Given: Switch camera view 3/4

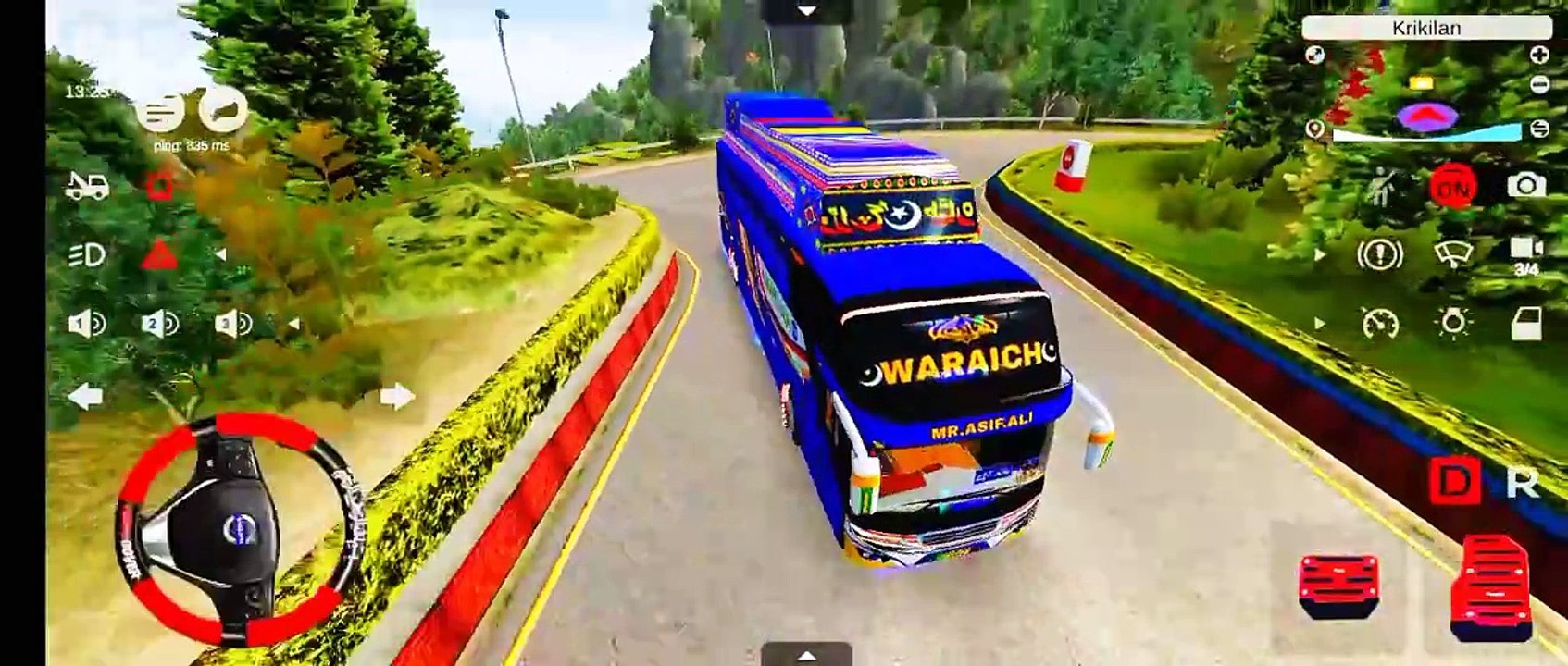Looking at the screenshot, I should click(1525, 256).
